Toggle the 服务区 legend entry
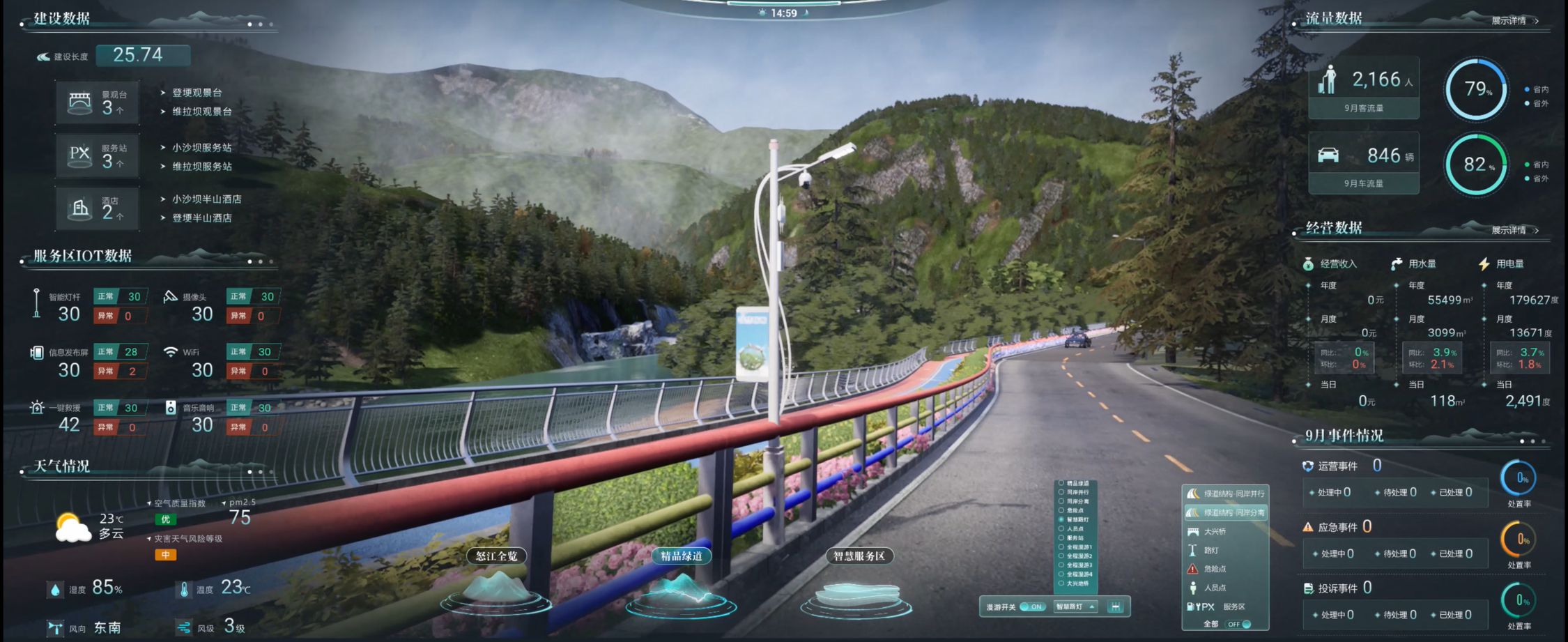Image resolution: width=1568 pixels, height=642 pixels. (1233, 606)
